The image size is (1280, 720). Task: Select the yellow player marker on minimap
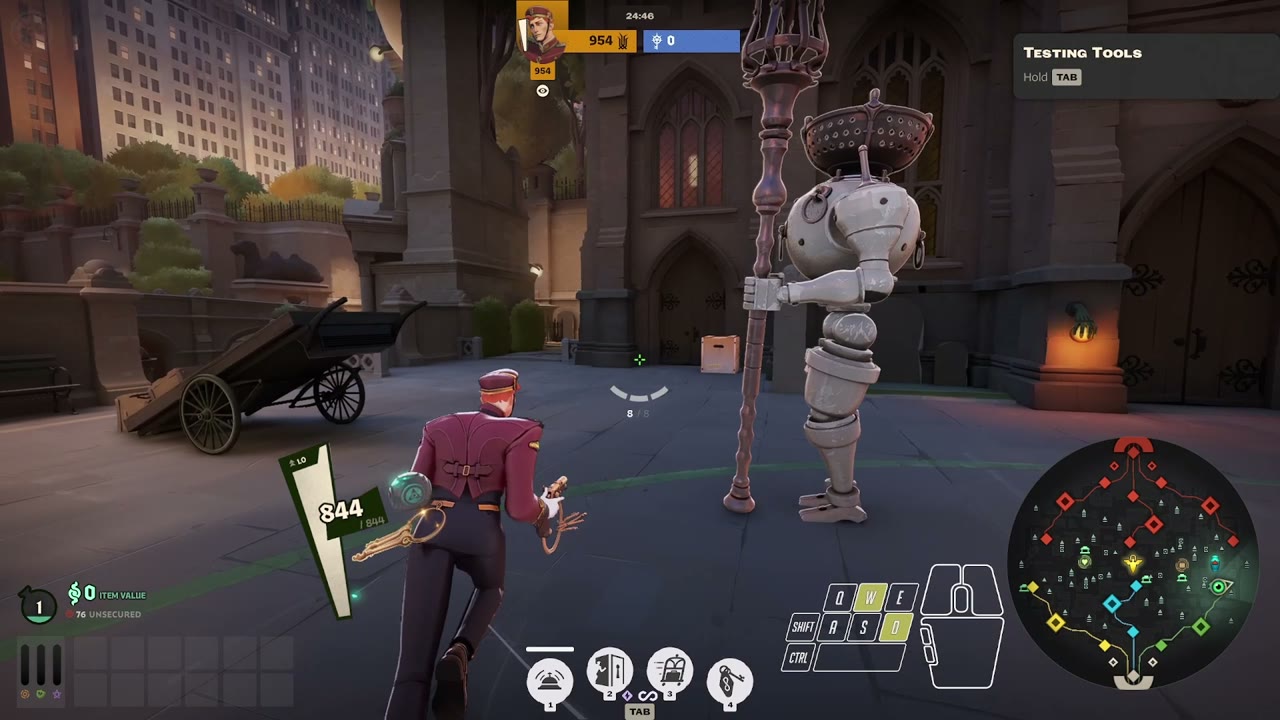[x=1132, y=565]
